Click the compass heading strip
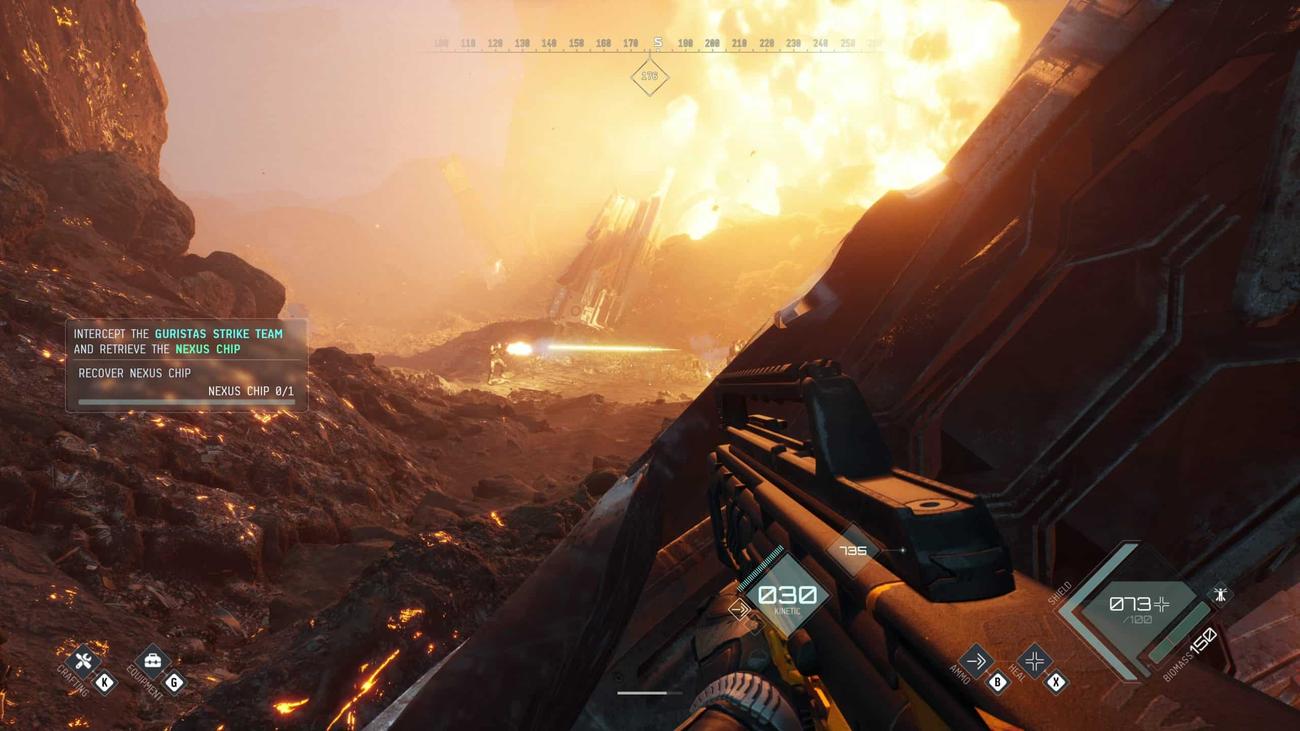Image resolution: width=1300 pixels, height=731 pixels. pos(657,44)
